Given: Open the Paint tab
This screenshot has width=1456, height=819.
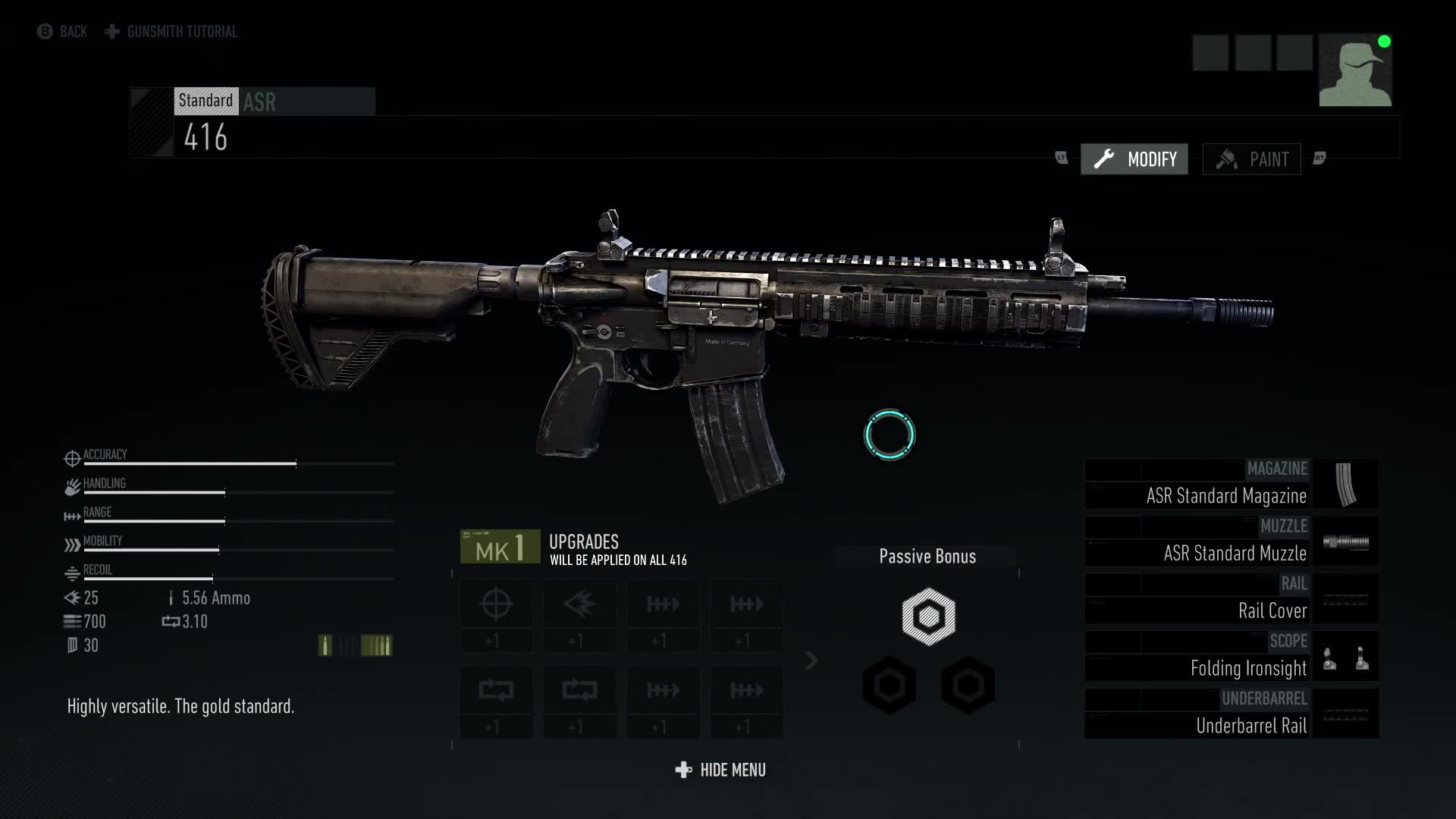Looking at the screenshot, I should point(1251,159).
